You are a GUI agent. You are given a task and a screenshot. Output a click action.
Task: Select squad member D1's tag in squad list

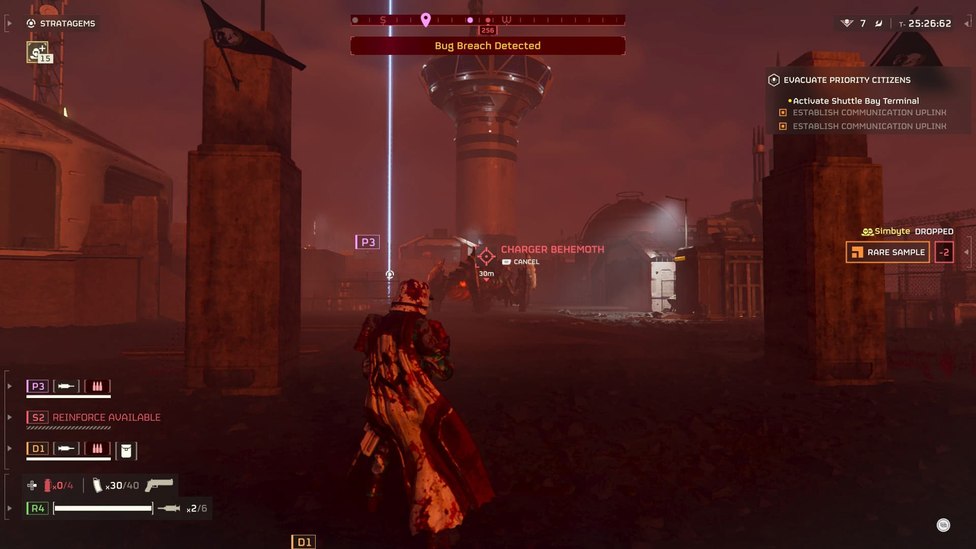pyautogui.click(x=38, y=449)
